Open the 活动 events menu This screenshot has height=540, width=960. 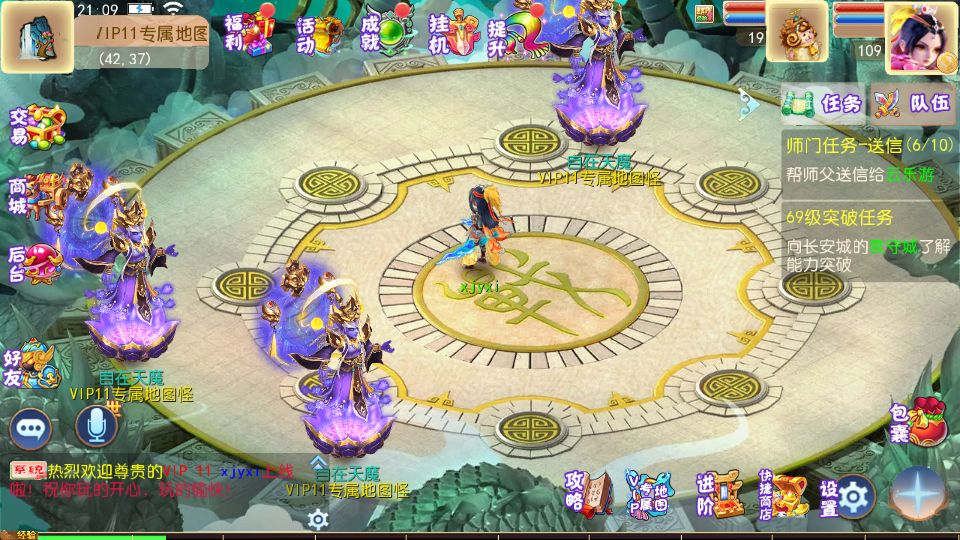pos(320,34)
